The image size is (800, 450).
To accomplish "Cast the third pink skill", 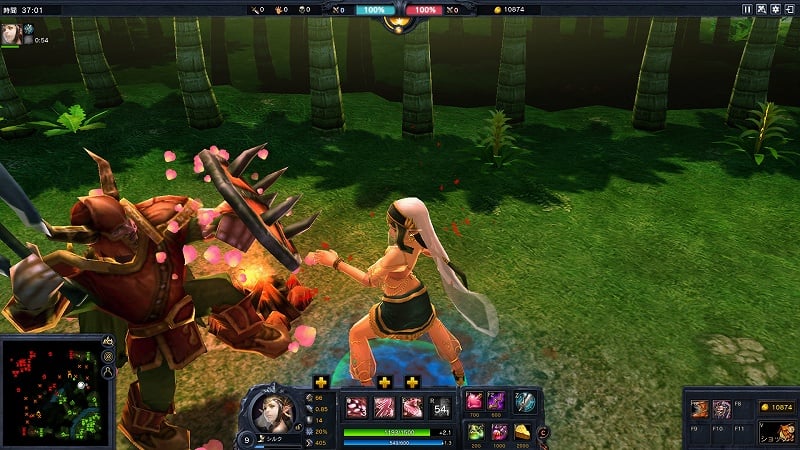I will 412,407.
